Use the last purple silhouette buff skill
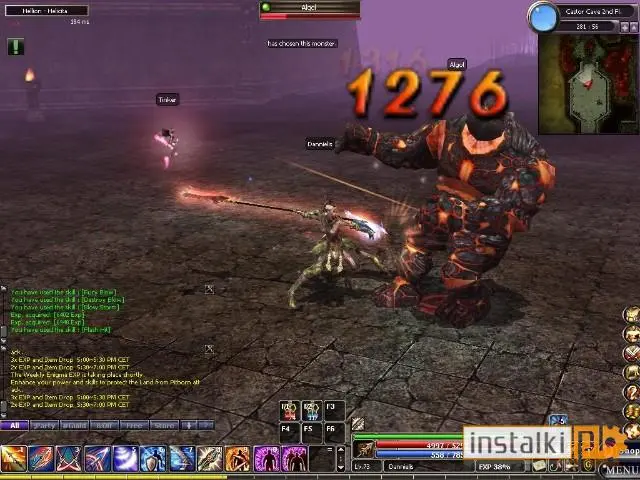640x480 pixels. tap(294, 459)
